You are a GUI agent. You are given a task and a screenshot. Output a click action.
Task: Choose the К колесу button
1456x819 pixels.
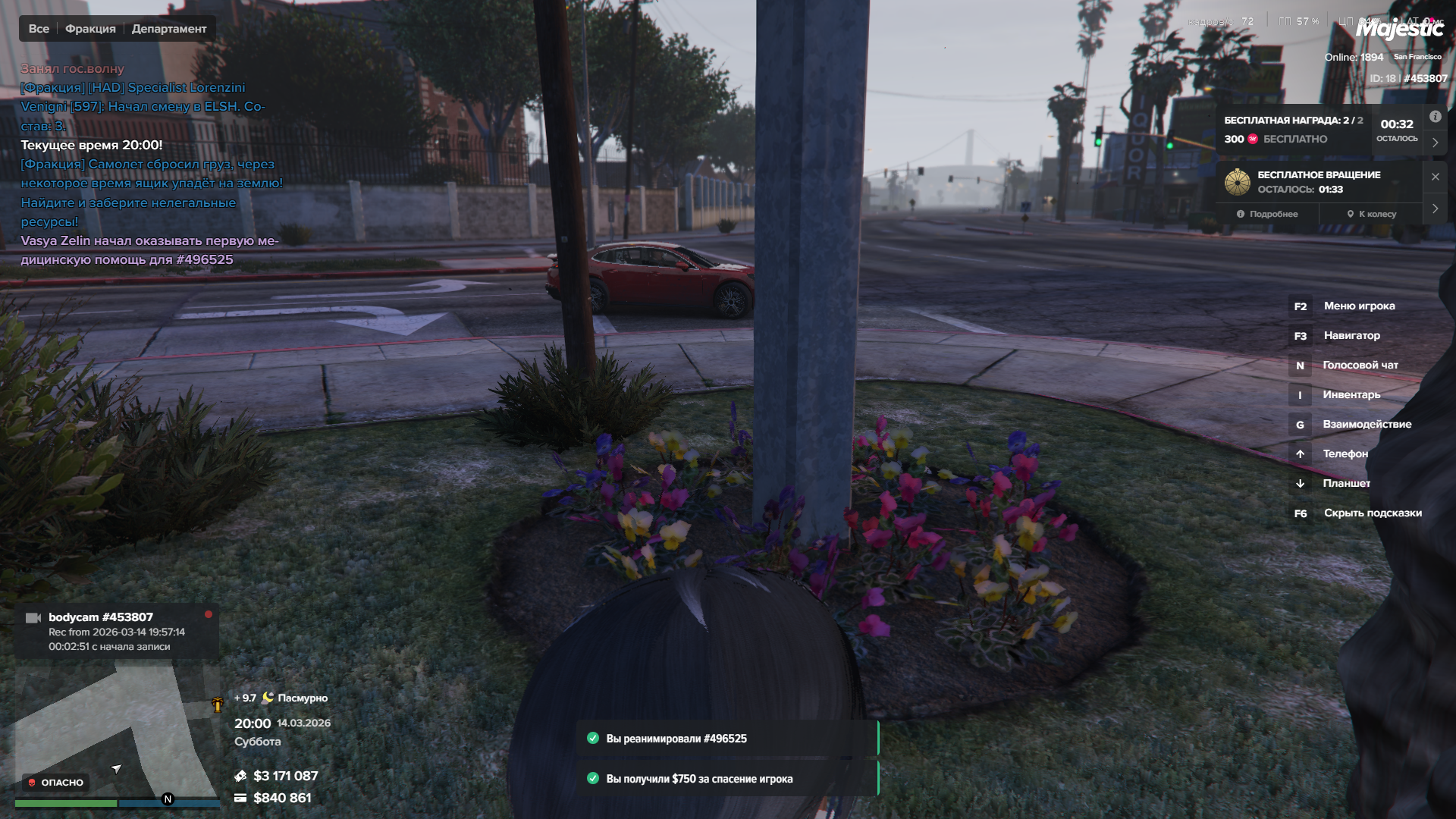[1371, 214]
